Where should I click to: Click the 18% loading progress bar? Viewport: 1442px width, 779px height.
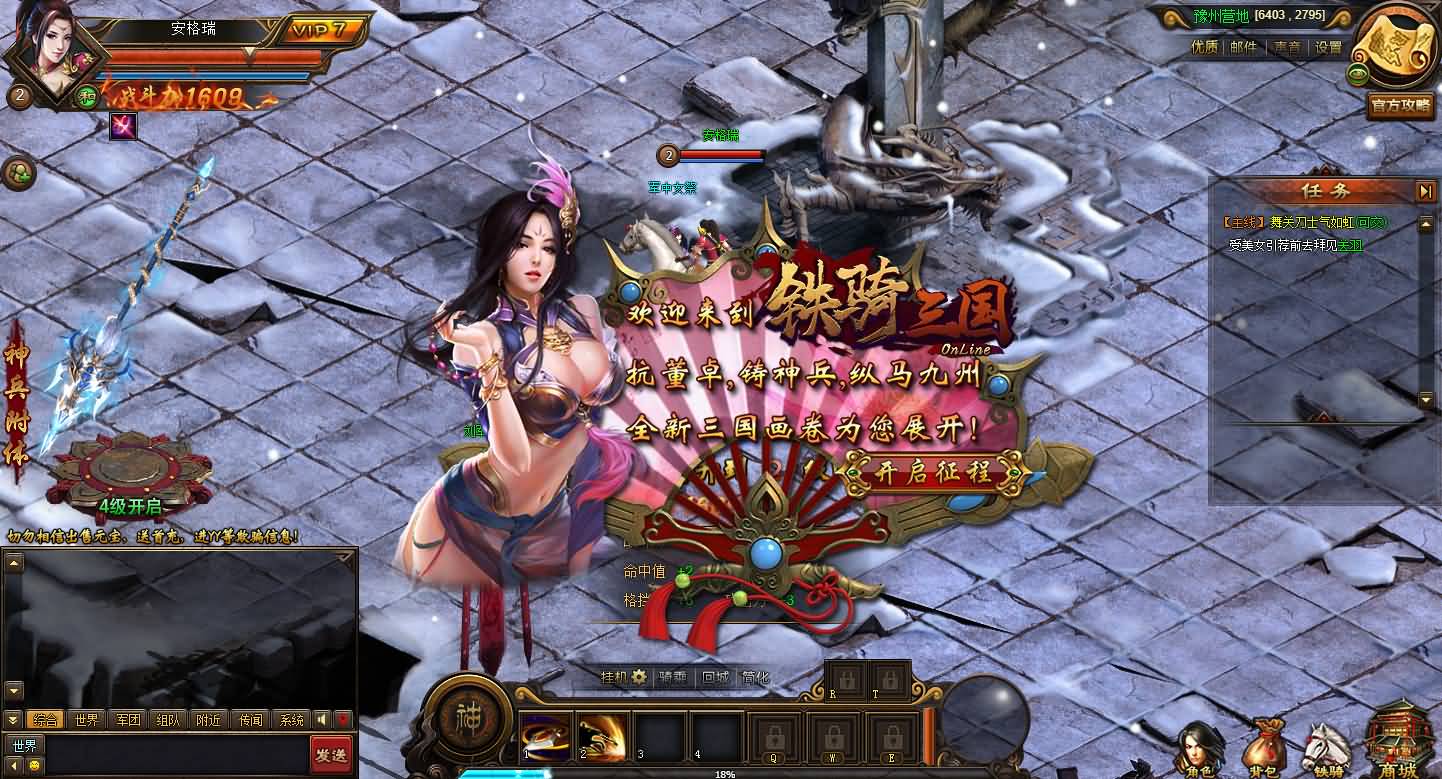tap(724, 774)
